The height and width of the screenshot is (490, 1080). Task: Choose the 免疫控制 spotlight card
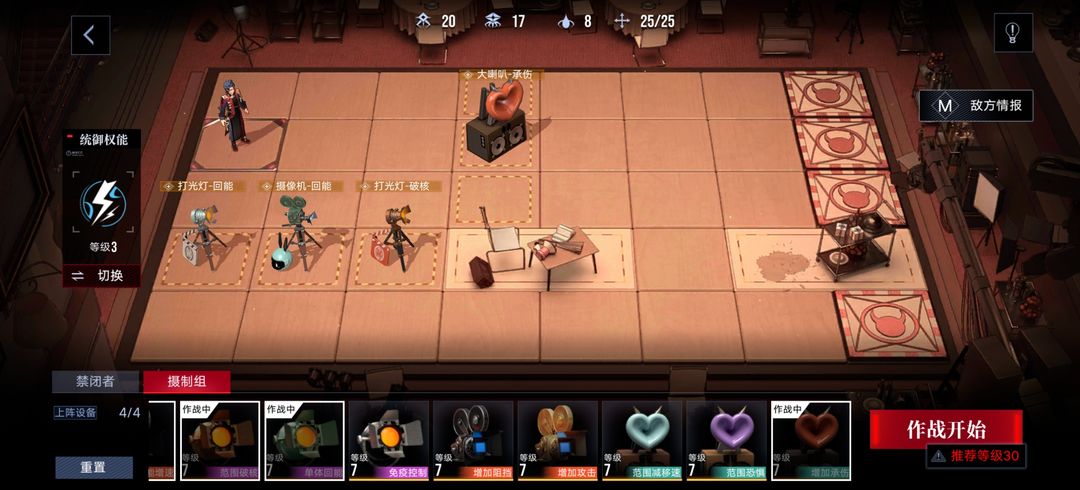pyautogui.click(x=389, y=441)
